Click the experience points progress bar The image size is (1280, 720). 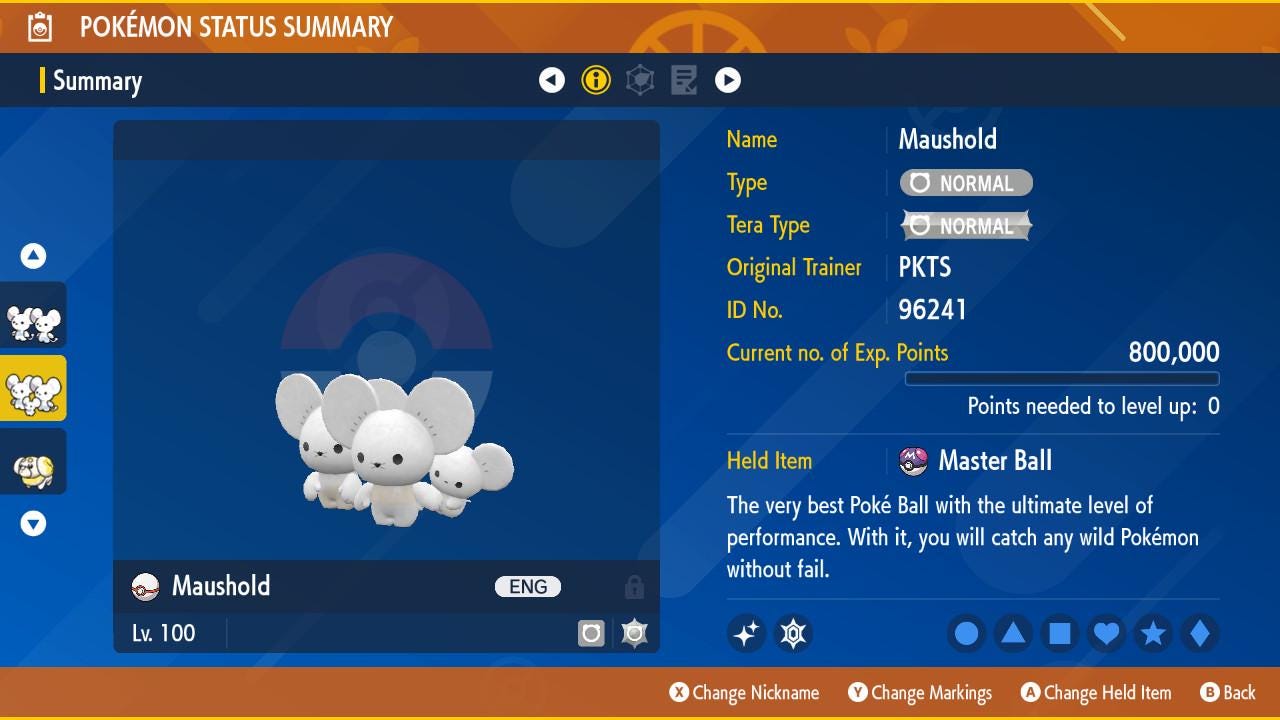point(1062,378)
